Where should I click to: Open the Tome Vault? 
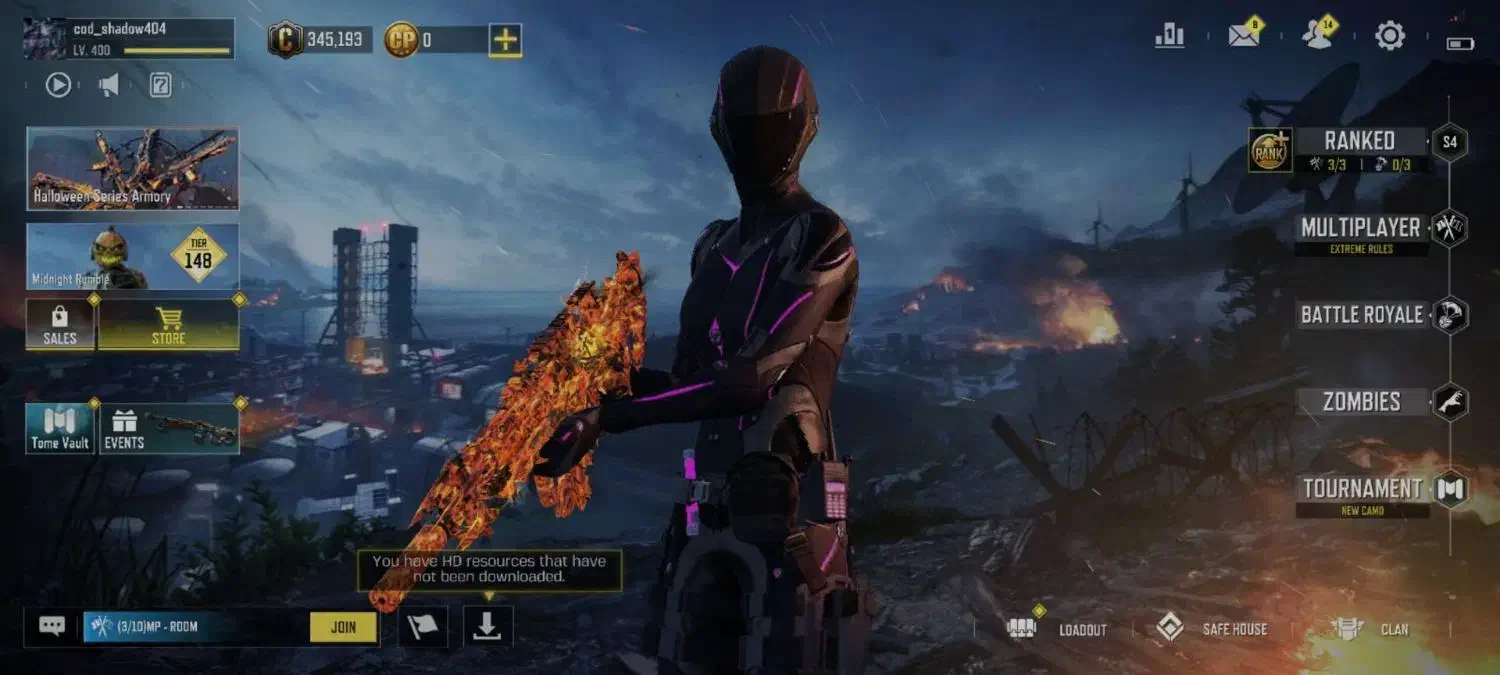pos(60,428)
